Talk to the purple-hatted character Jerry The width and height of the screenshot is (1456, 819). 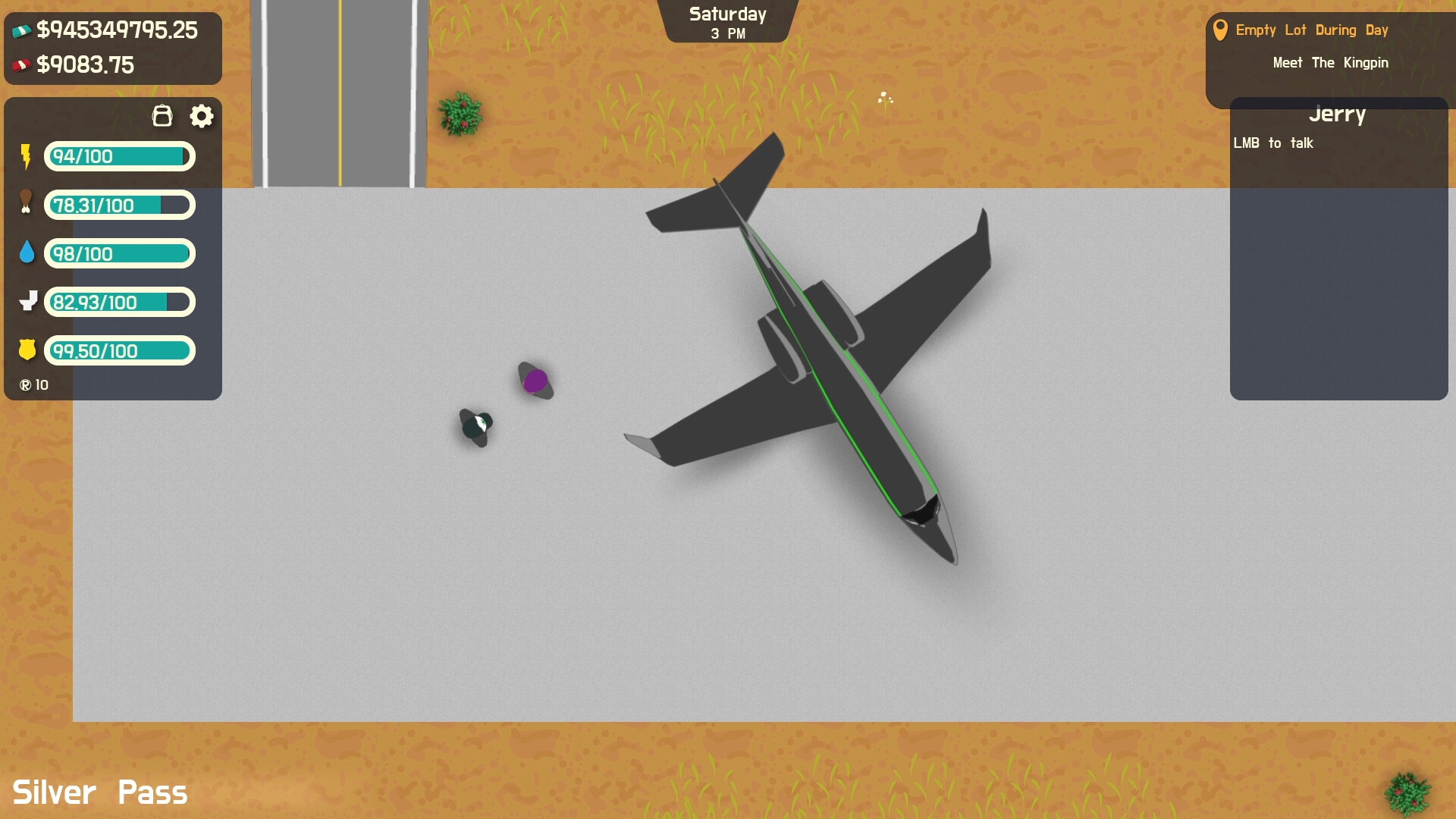[x=535, y=380]
